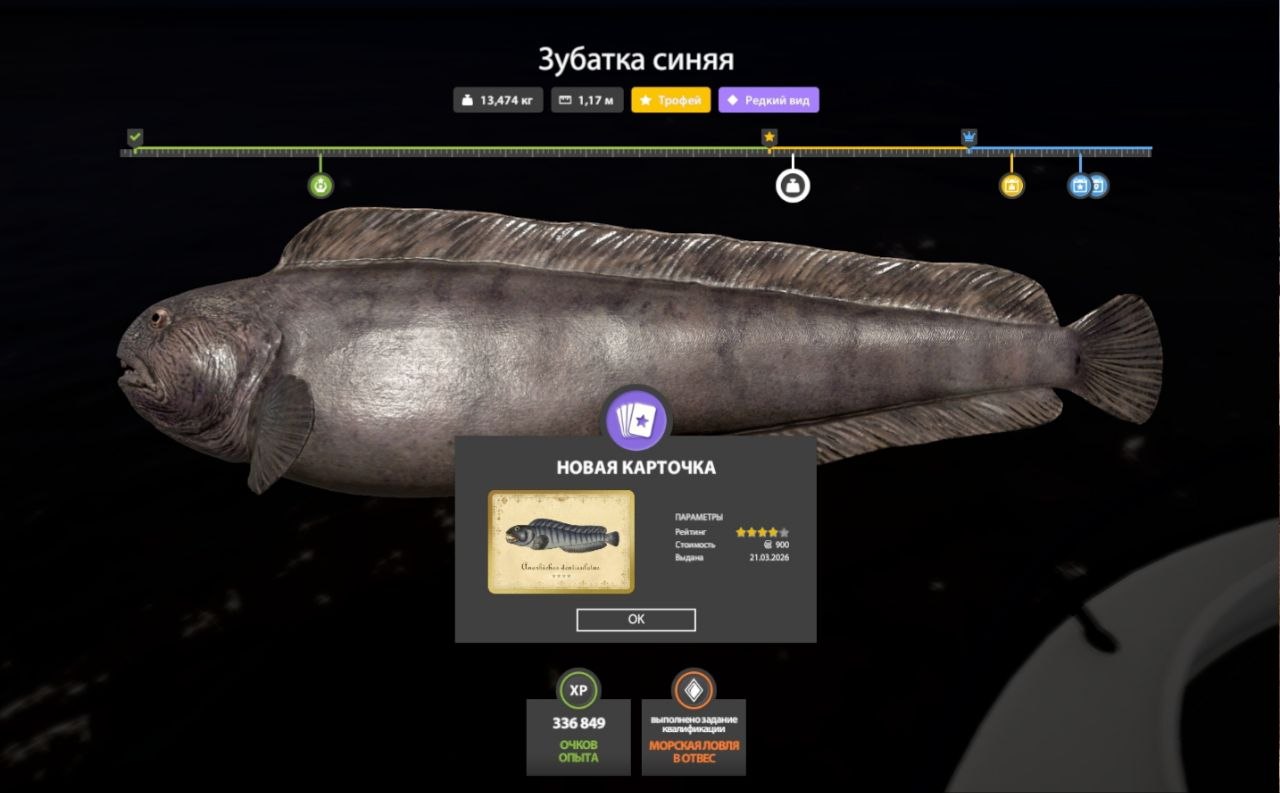1280x793 pixels.
Task: Click the green checkmark marker at scale start
Action: [x=135, y=137]
